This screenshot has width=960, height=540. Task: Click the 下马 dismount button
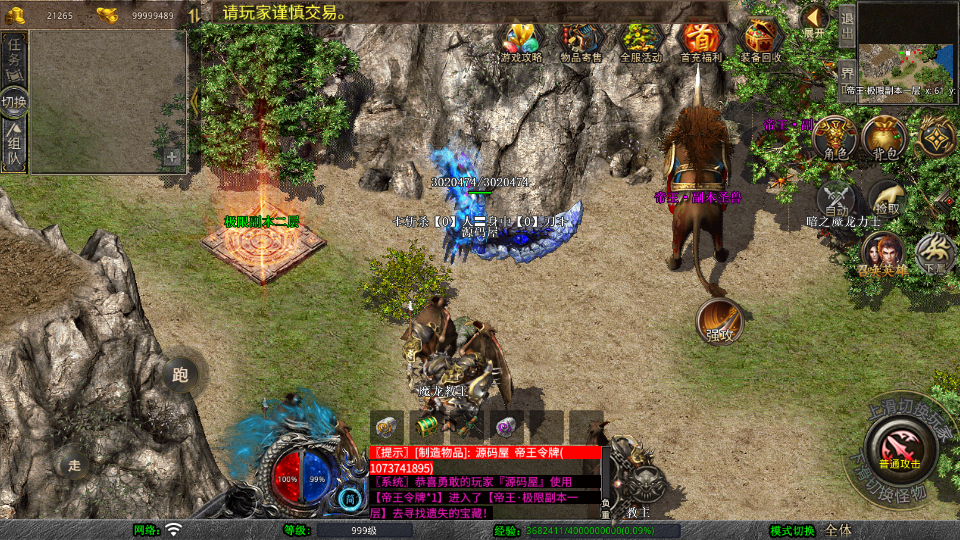(x=935, y=254)
